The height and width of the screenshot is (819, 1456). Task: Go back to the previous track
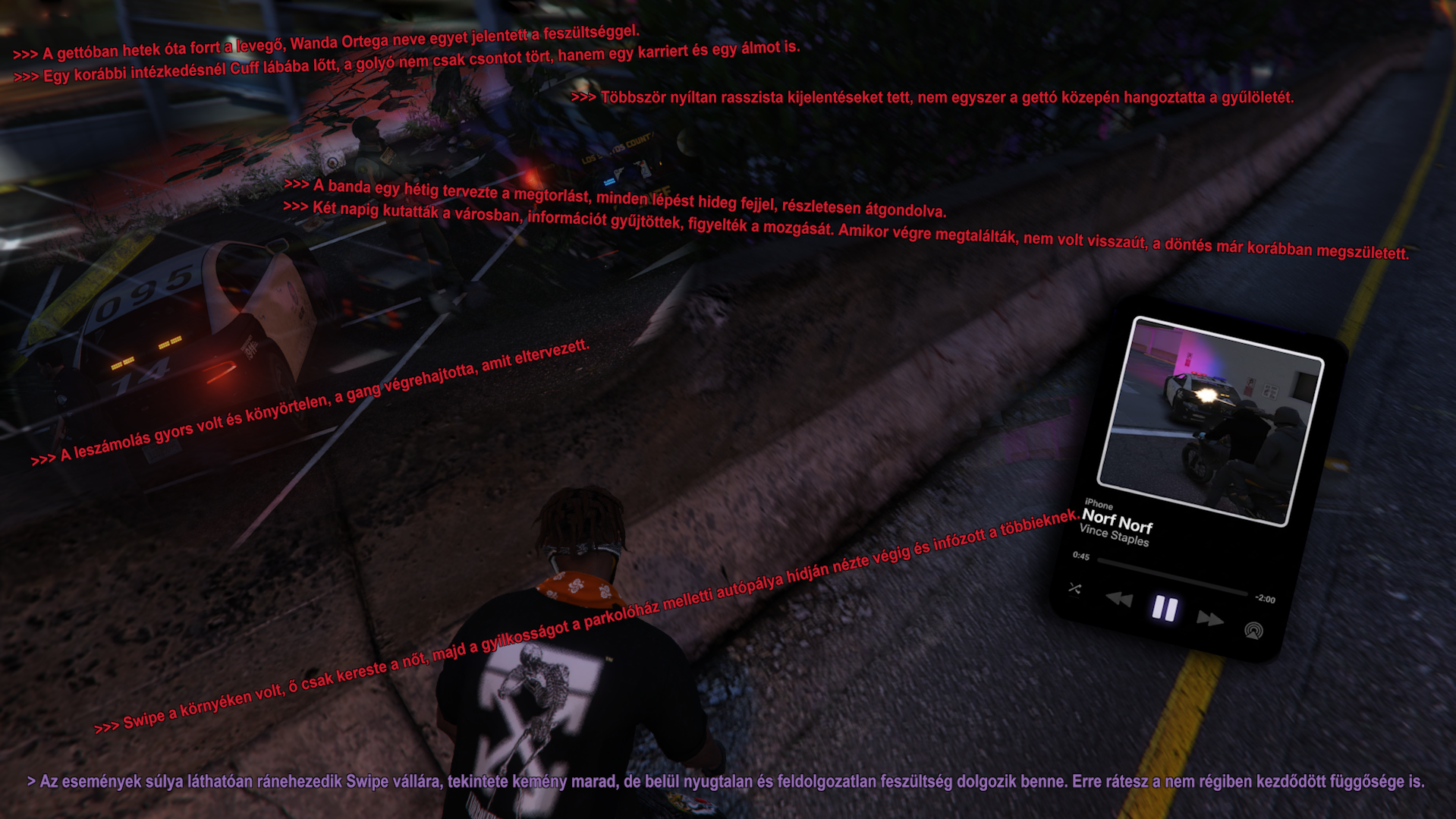[1119, 600]
